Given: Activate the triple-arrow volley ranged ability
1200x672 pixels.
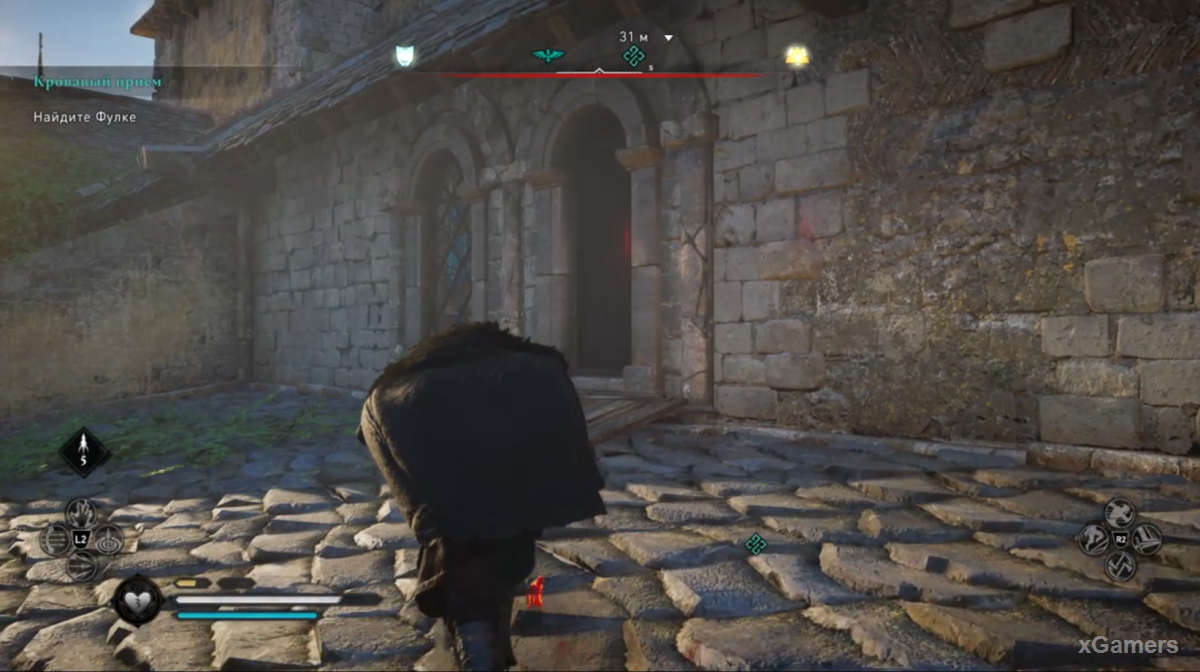Looking at the screenshot, I should [x=55, y=540].
